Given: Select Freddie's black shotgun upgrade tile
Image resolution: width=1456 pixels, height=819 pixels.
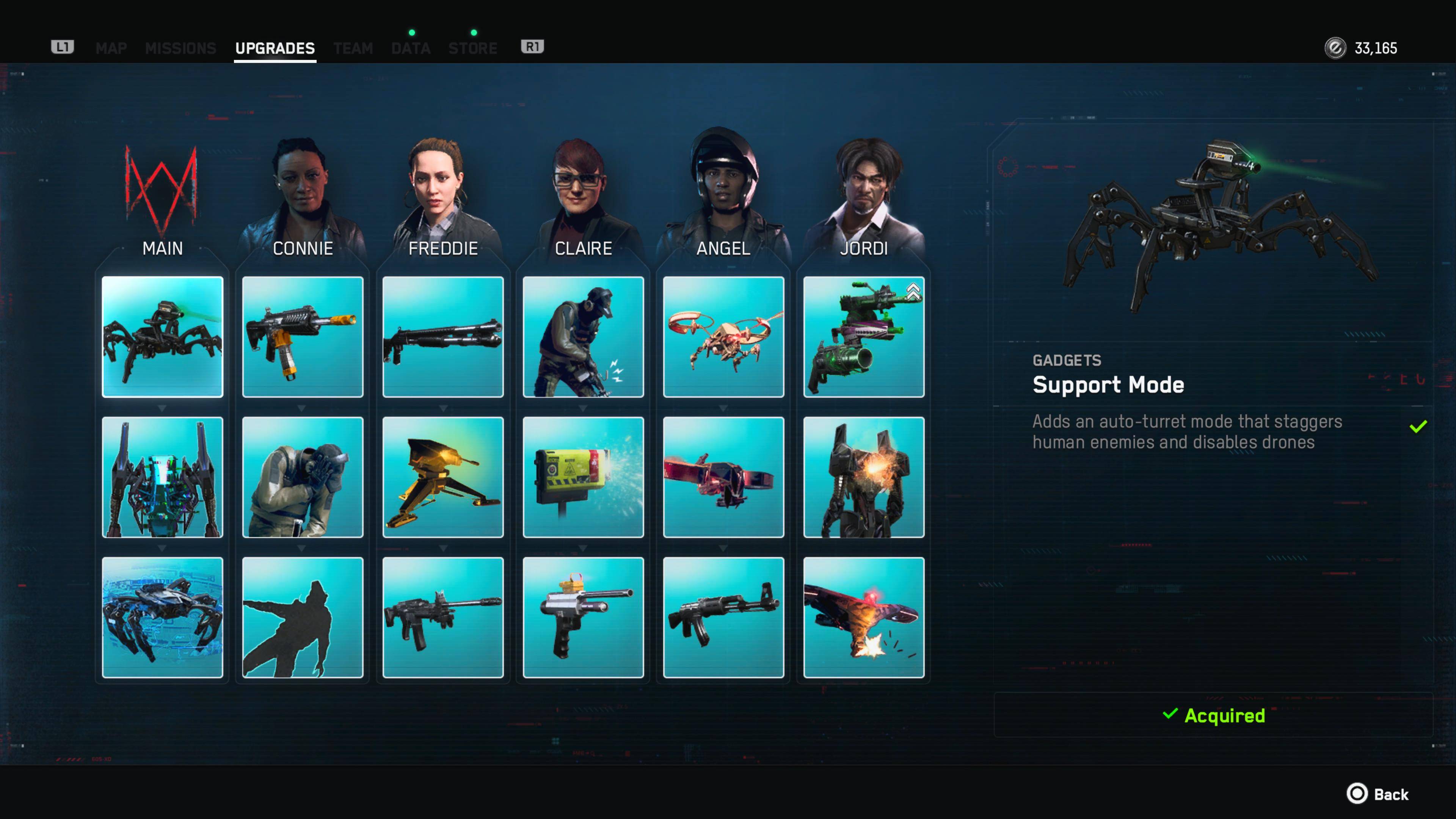Looking at the screenshot, I should [442, 337].
